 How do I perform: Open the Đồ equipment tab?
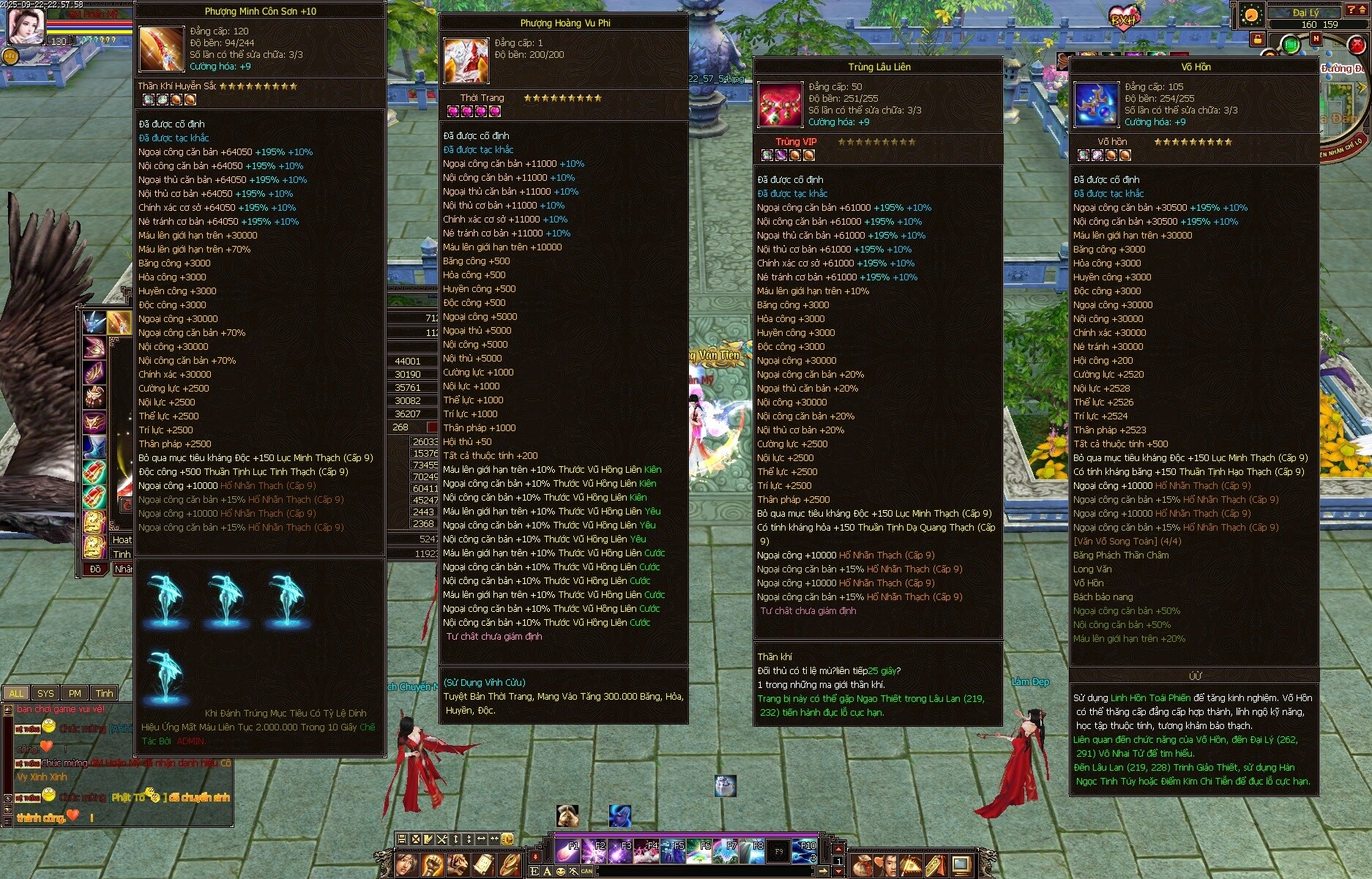tap(95, 569)
